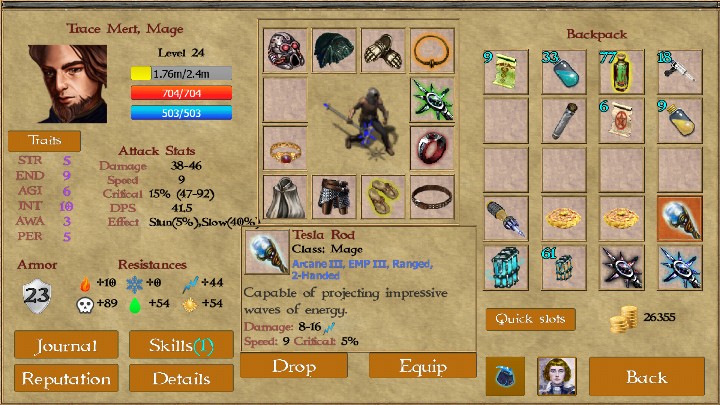The width and height of the screenshot is (720, 405).
Task: Select the highlighted Tesla Rod in backpack
Action: tap(678, 218)
